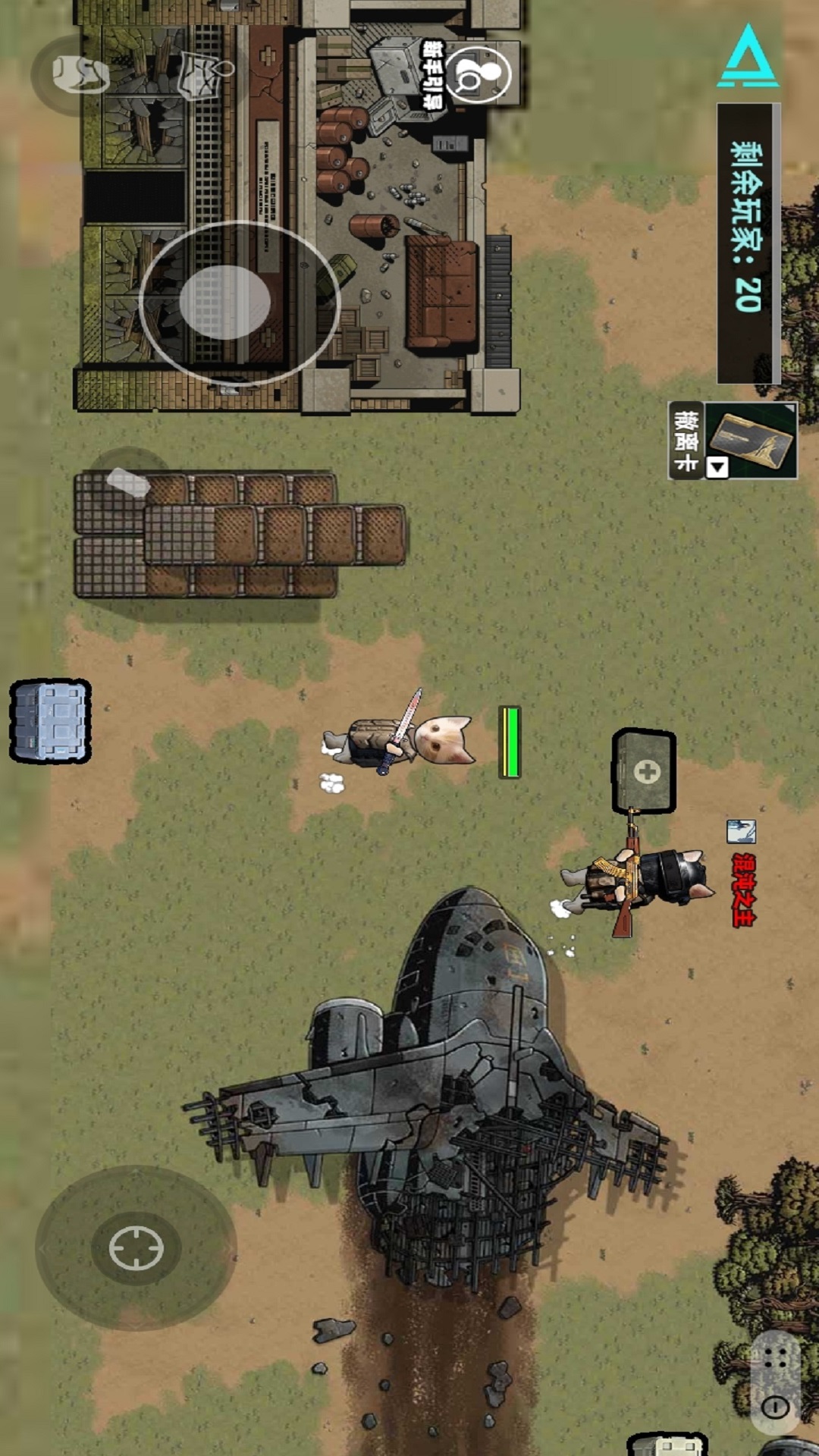The image size is (819, 1456).
Task: Click the cyan triangle logo icon
Action: click(x=747, y=57)
